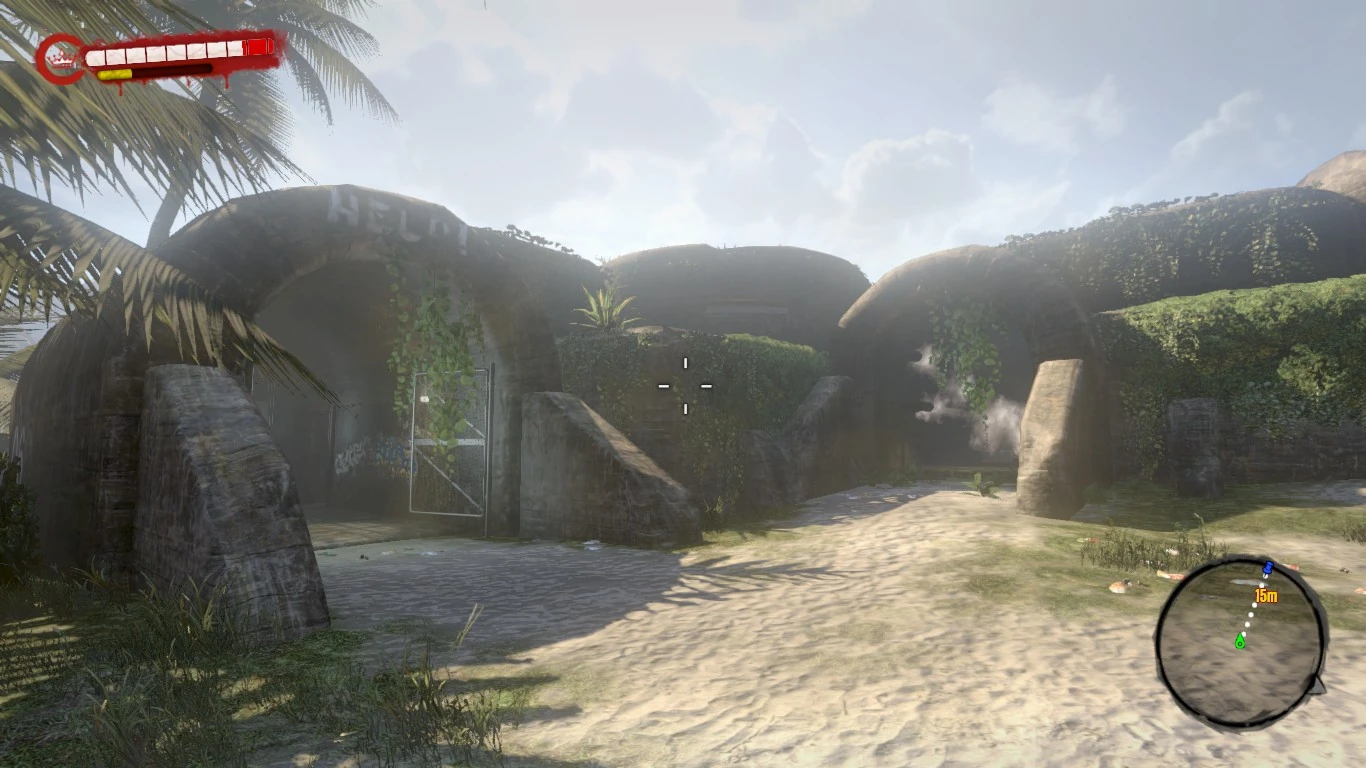Image resolution: width=1366 pixels, height=768 pixels.
Task: Click the yellow stamina bar
Action: tap(113, 74)
